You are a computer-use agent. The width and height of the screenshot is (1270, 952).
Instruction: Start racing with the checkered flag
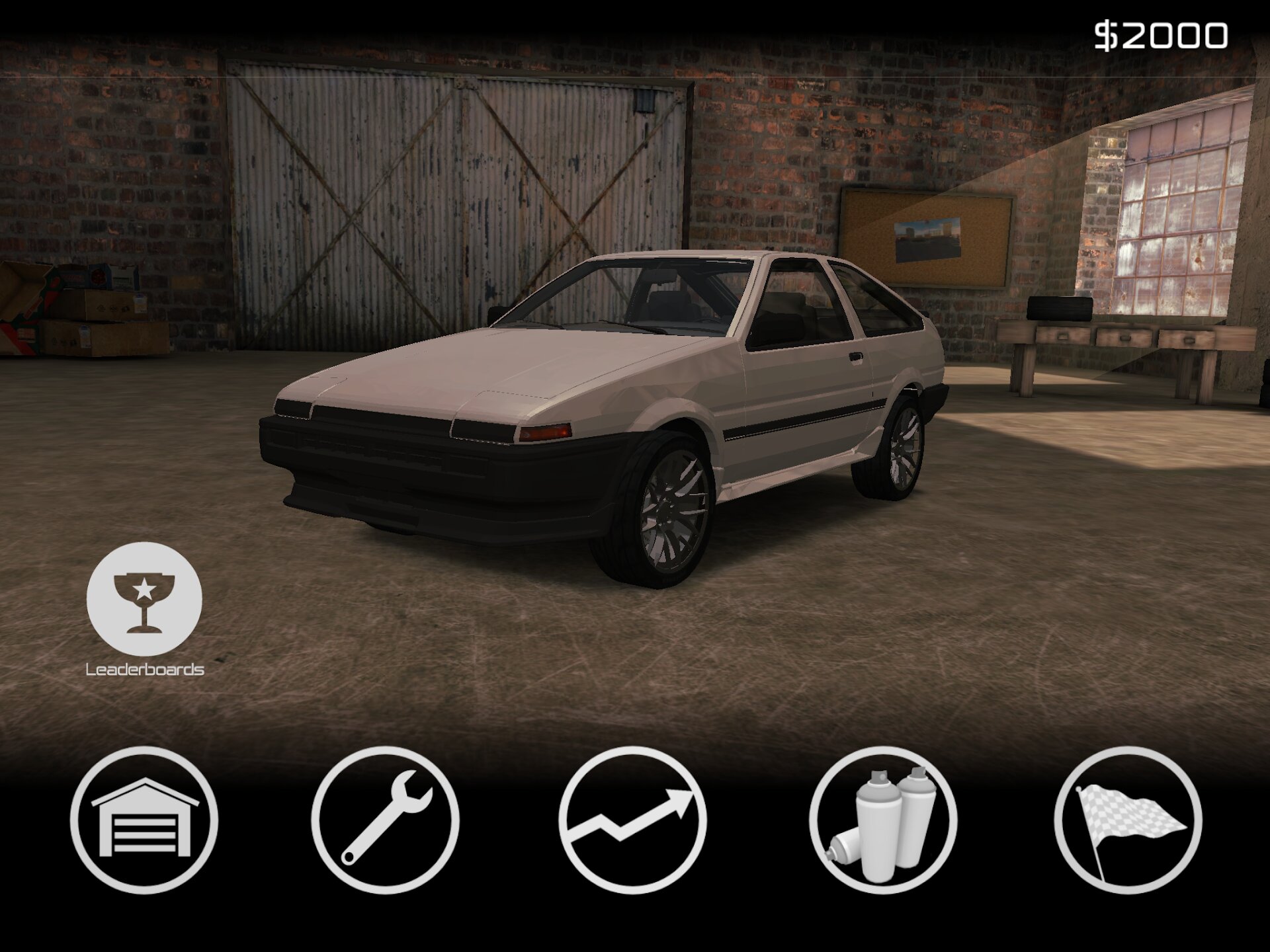pos(1128,820)
